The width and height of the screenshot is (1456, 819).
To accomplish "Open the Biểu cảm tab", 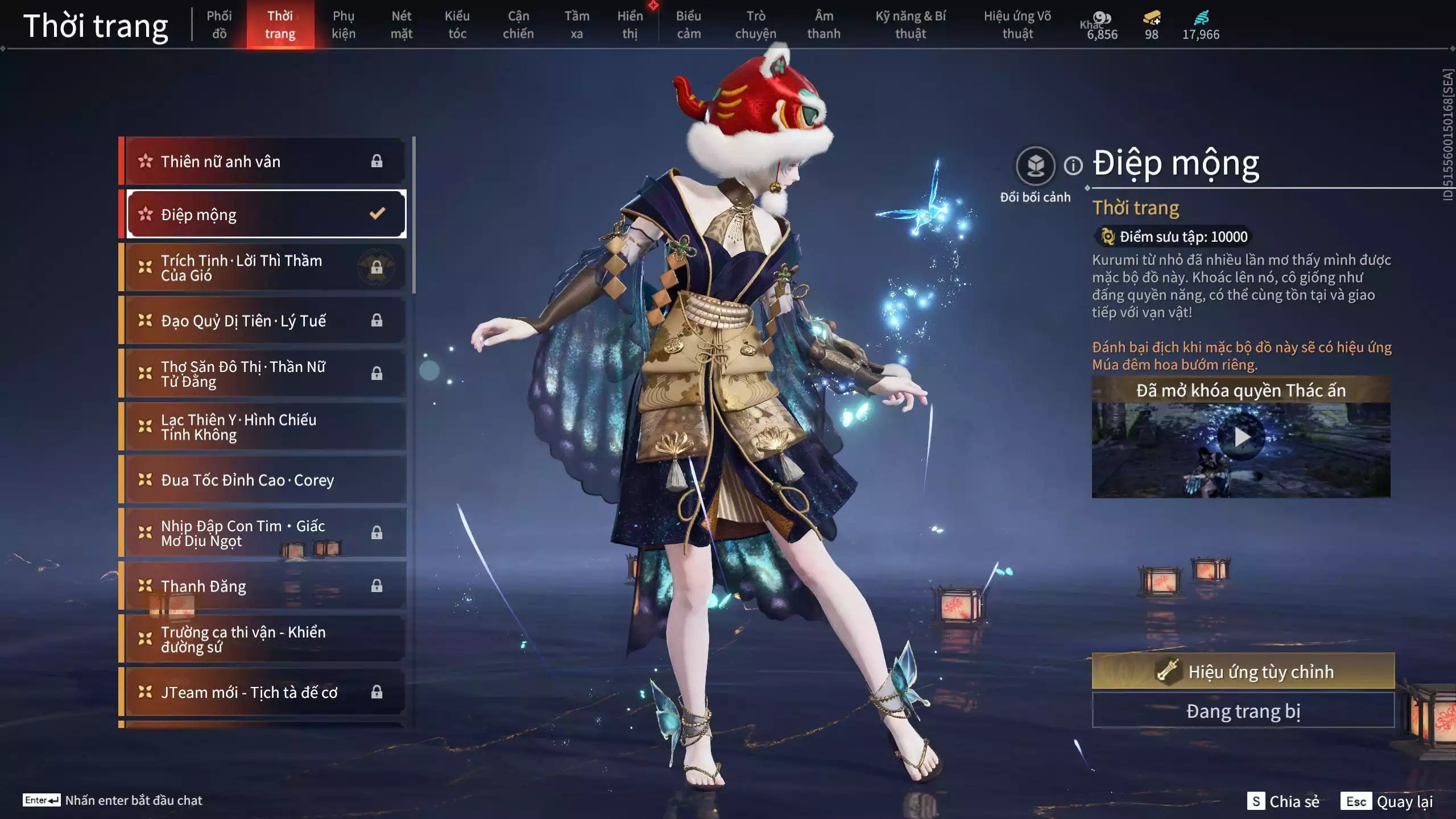I will tap(688, 24).
